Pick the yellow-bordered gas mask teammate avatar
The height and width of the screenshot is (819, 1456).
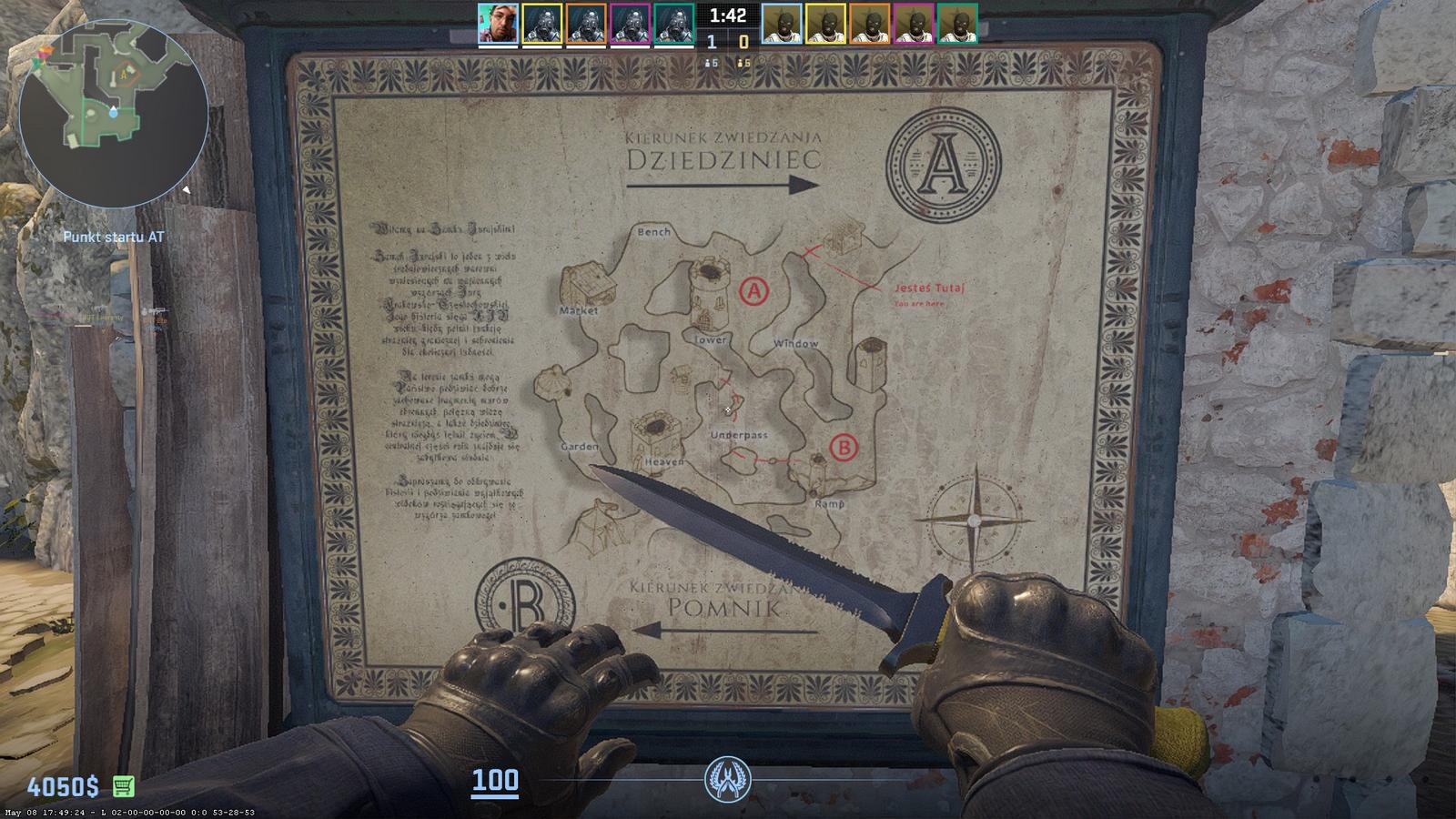pyautogui.click(x=541, y=25)
